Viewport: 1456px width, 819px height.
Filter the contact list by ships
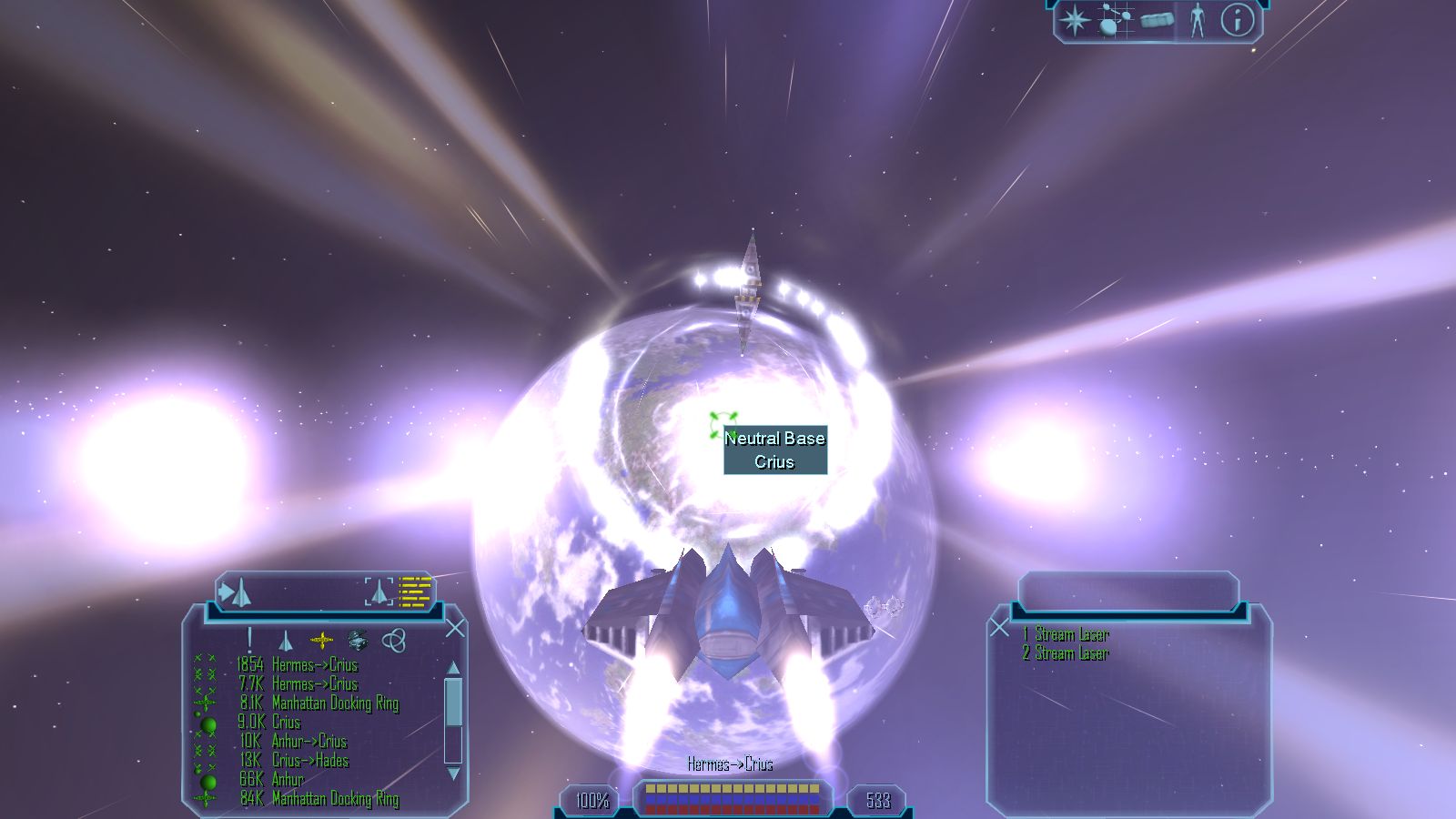pyautogui.click(x=285, y=642)
